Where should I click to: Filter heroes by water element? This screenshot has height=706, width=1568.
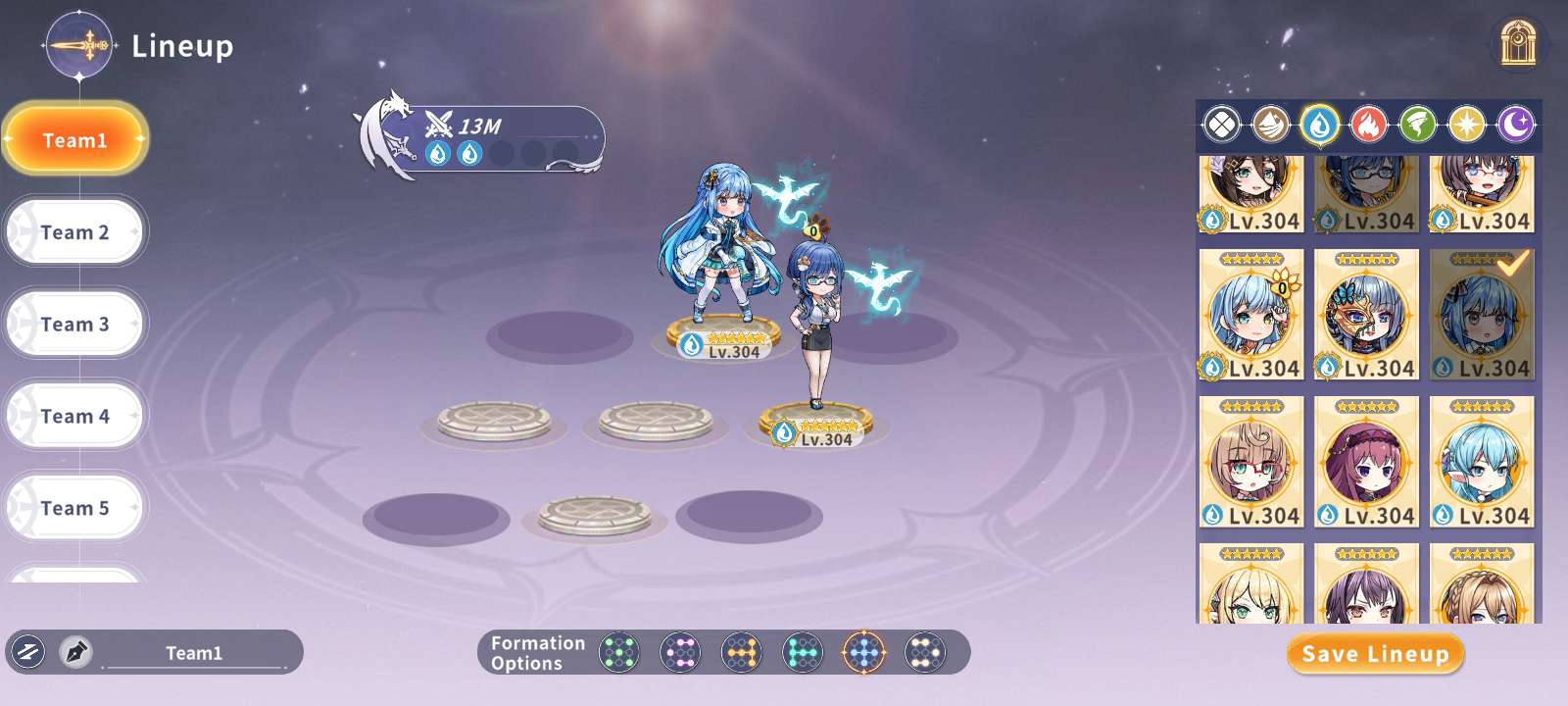point(1320,125)
